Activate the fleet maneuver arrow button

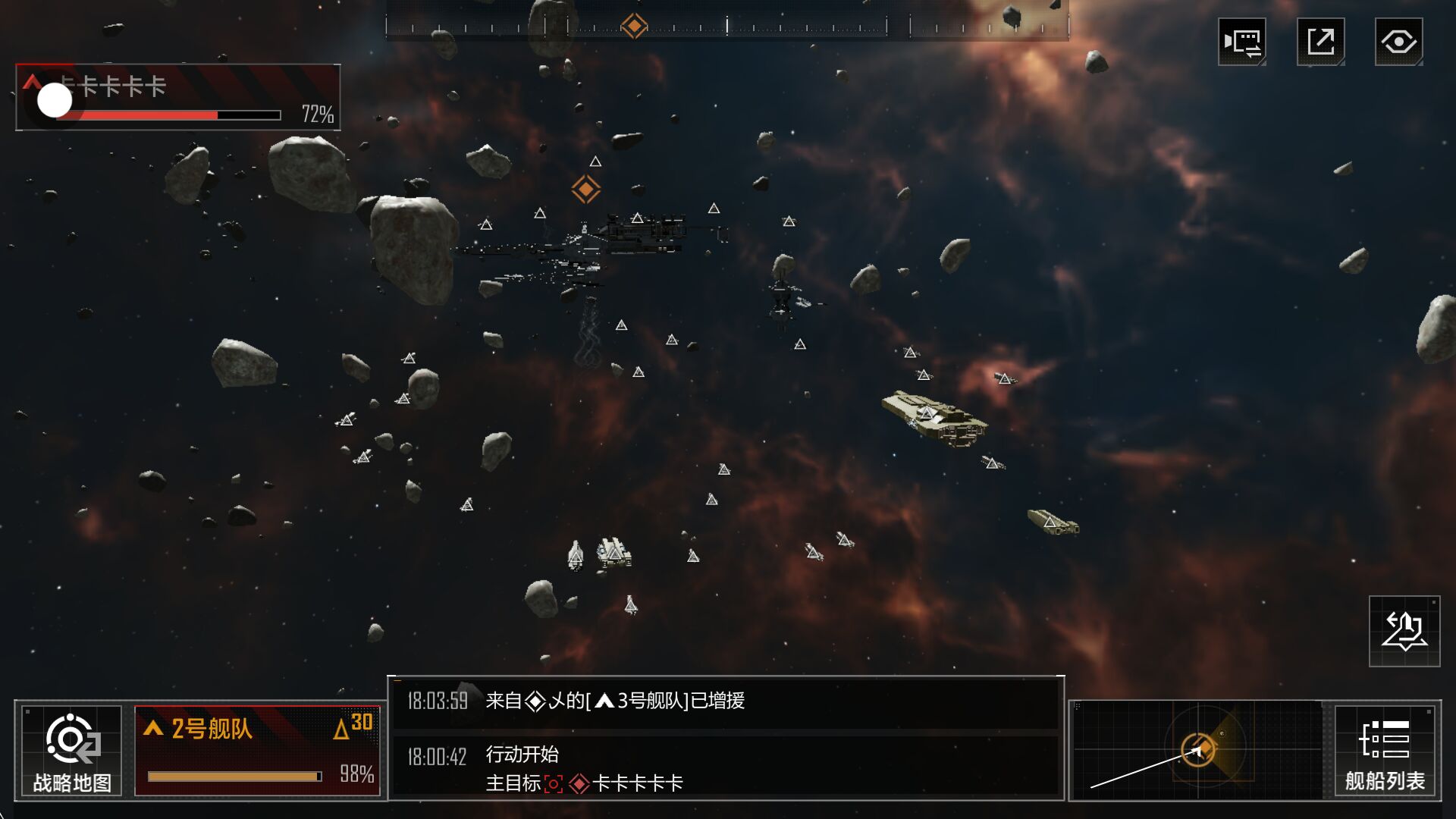click(1404, 632)
